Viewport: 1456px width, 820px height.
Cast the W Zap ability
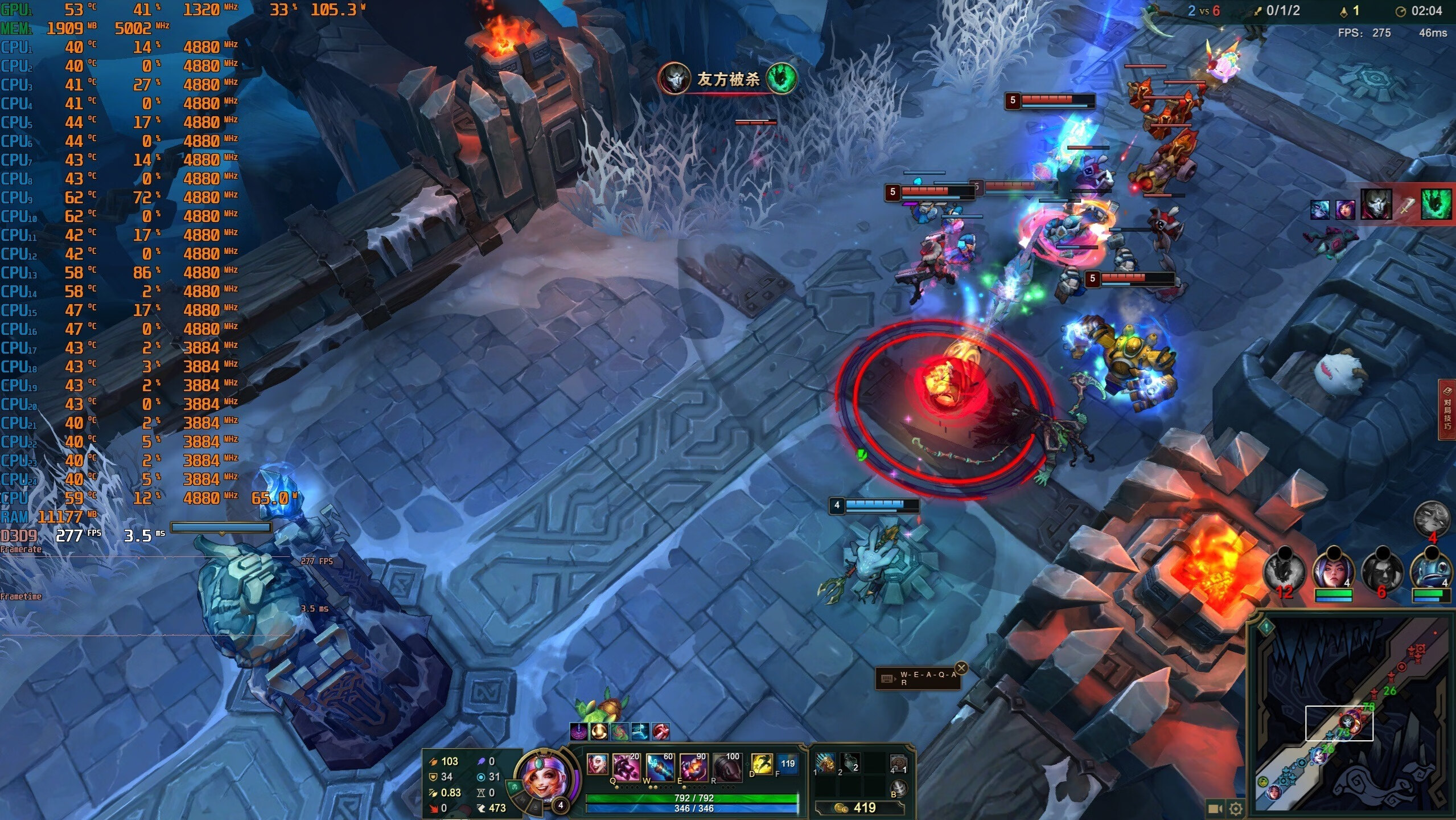(660, 768)
